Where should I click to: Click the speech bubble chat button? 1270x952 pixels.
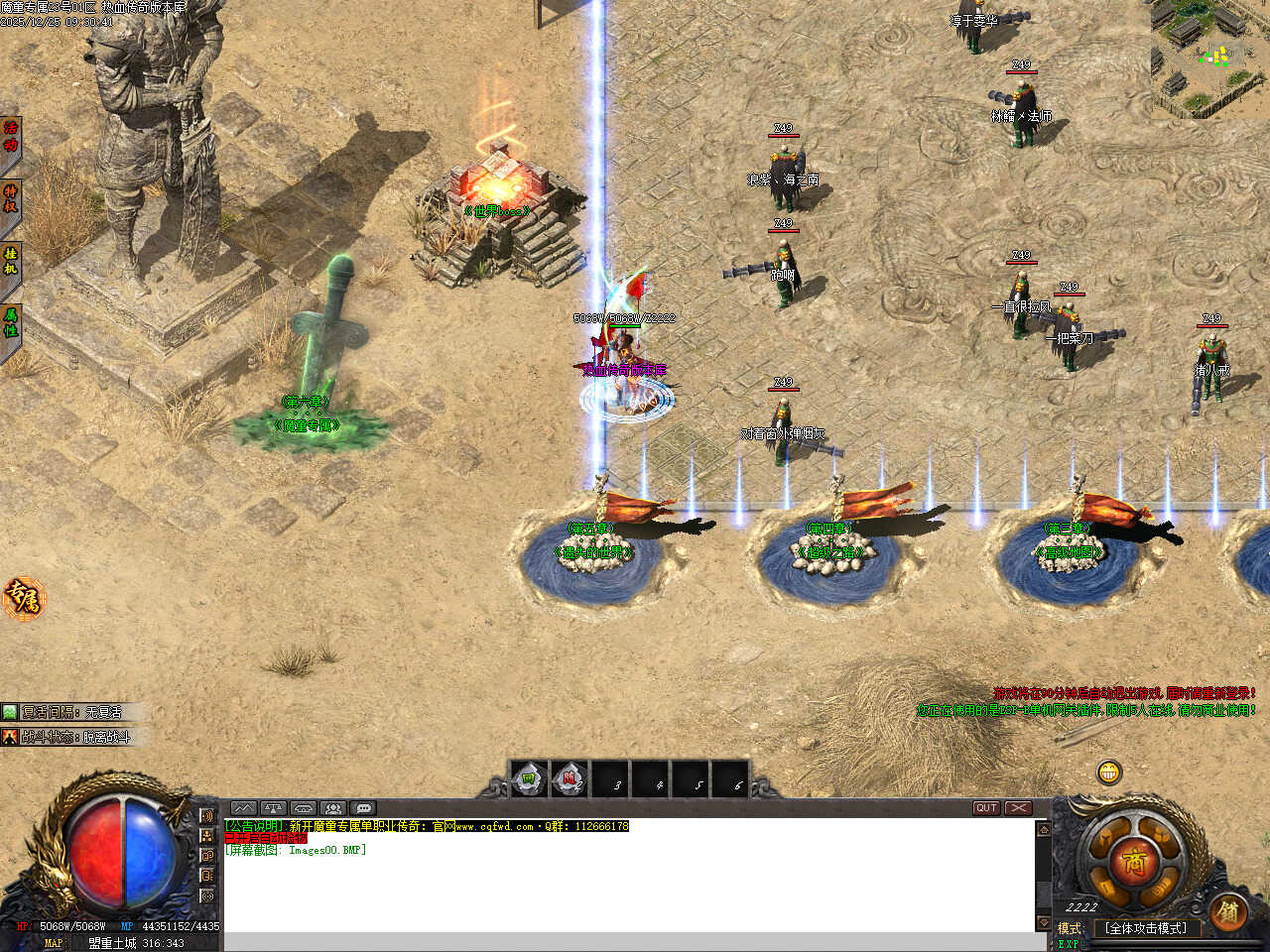pyautogui.click(x=363, y=808)
